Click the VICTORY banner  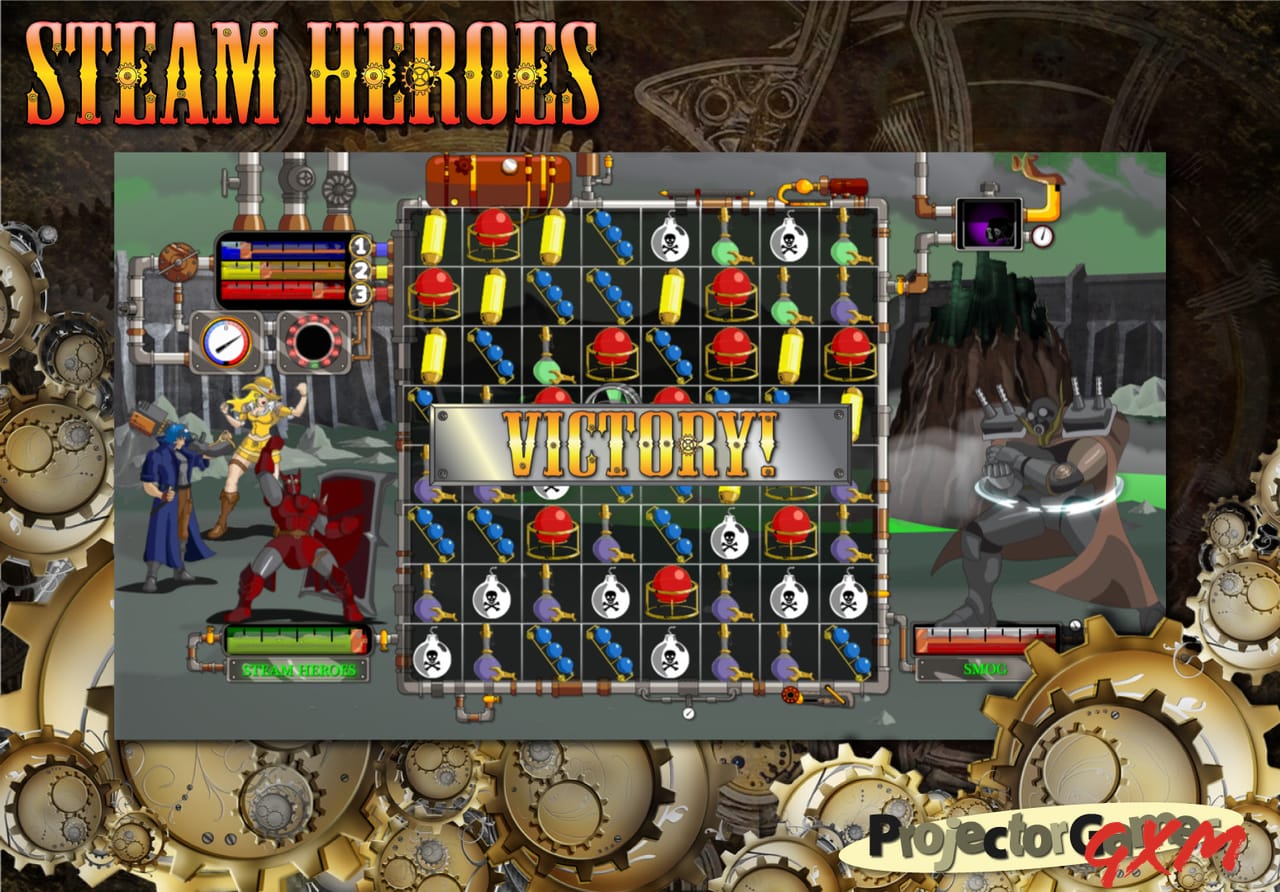click(x=640, y=440)
